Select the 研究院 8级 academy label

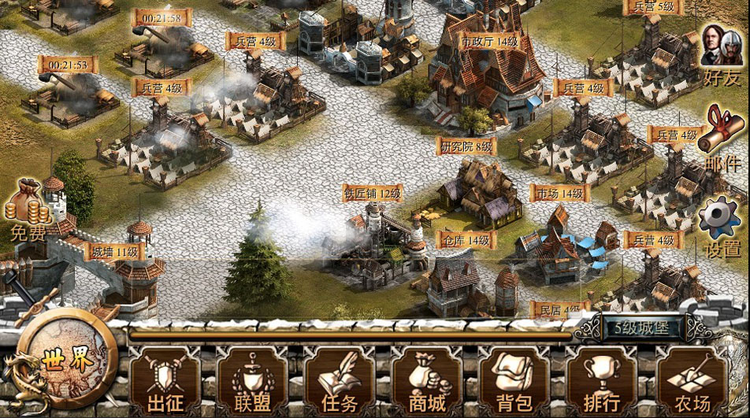(x=465, y=146)
